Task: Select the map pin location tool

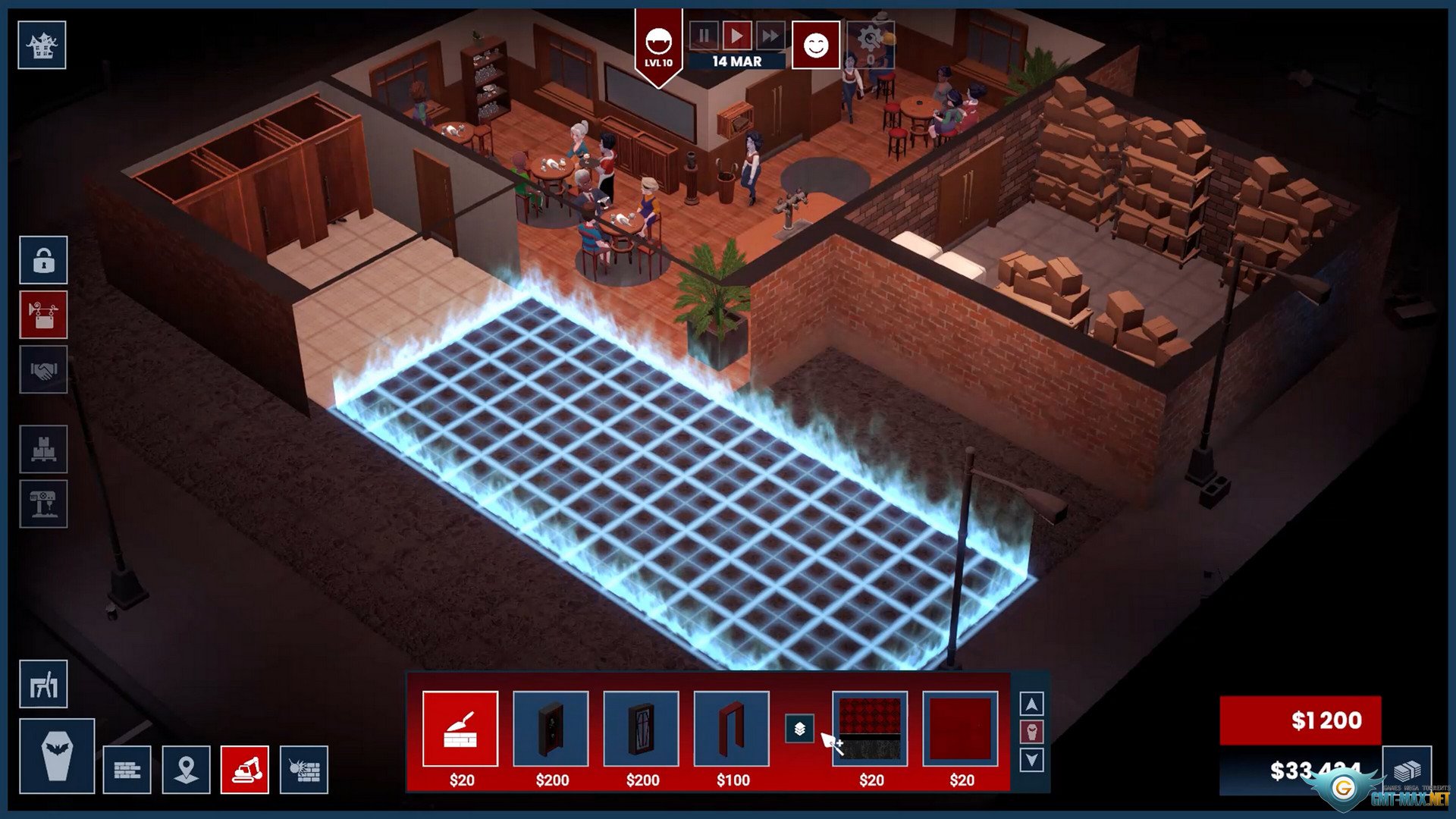Action: tap(186, 770)
